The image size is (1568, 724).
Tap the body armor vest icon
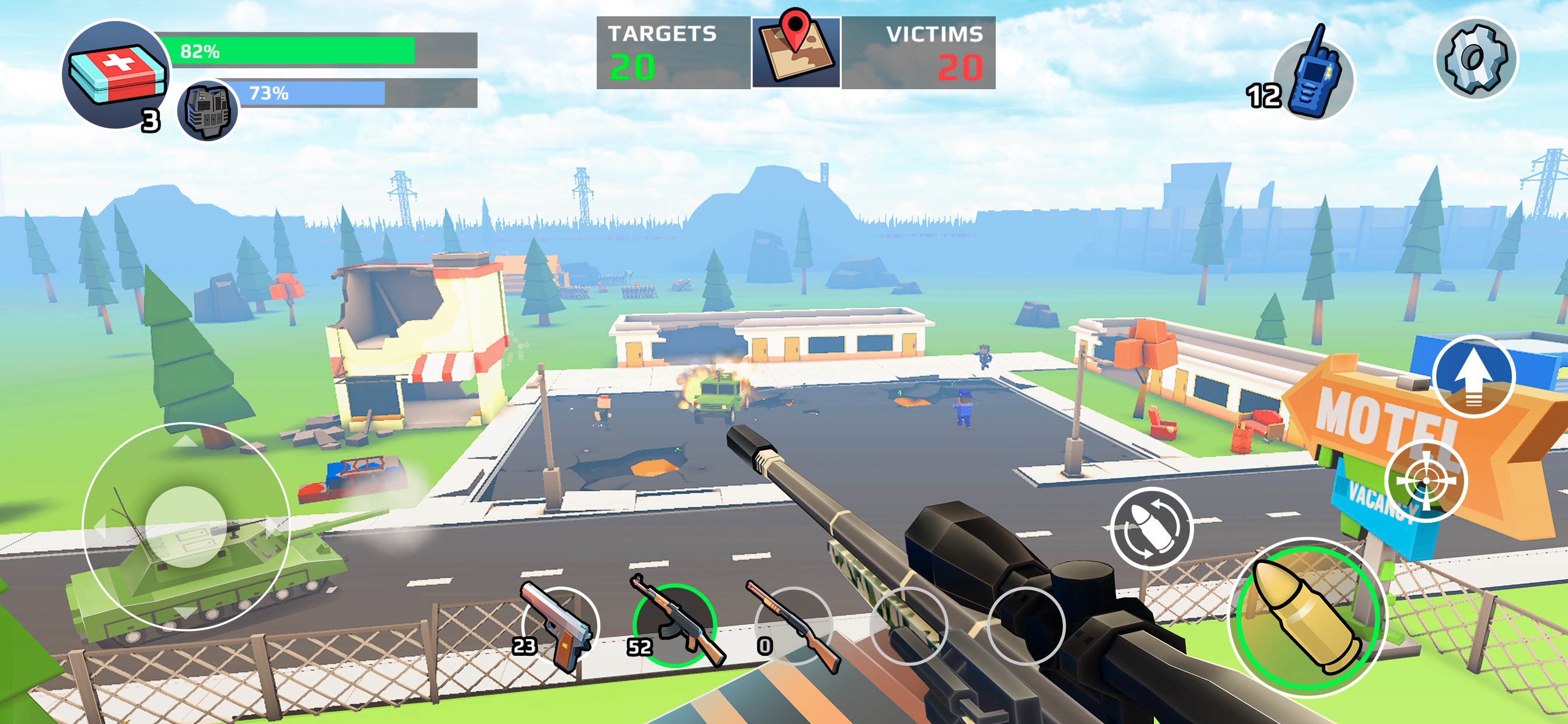tap(207, 111)
